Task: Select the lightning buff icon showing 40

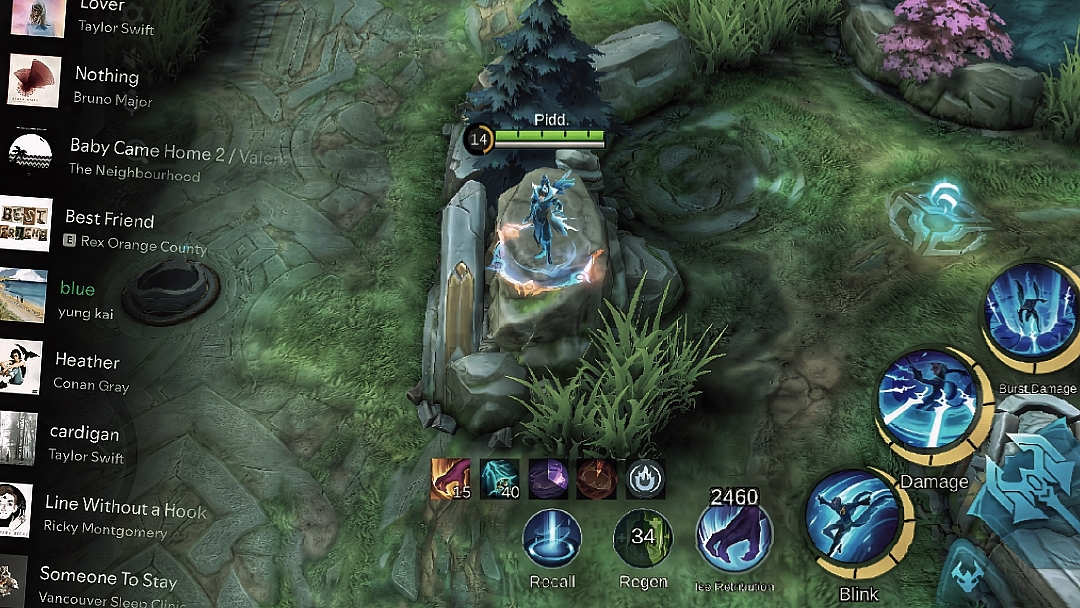Action: (x=499, y=479)
